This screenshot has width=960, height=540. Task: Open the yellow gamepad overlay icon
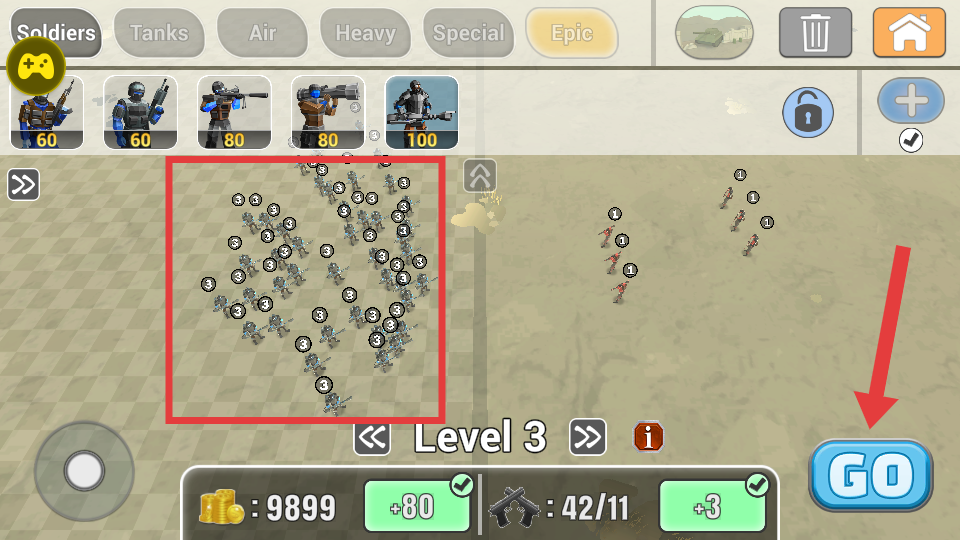coord(37,68)
